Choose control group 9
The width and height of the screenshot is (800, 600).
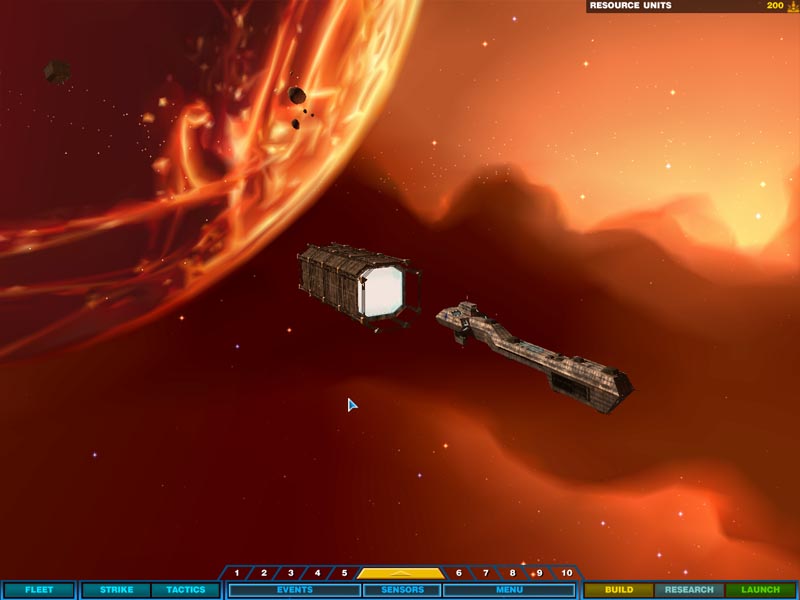point(539,573)
